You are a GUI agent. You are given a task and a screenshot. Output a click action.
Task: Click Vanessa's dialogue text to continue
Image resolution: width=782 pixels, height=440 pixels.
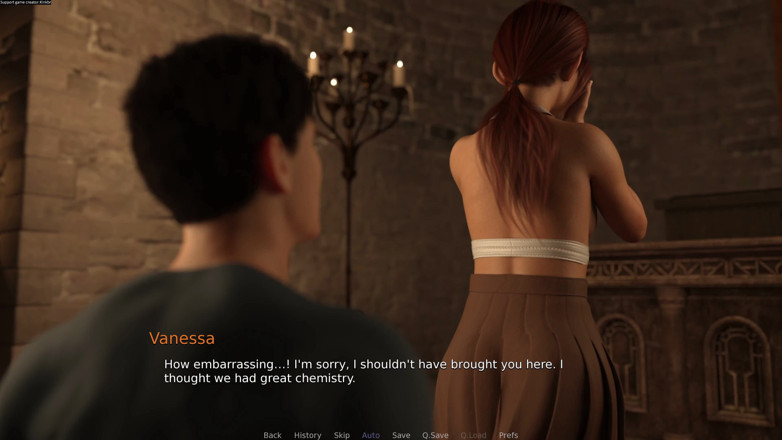pos(363,371)
